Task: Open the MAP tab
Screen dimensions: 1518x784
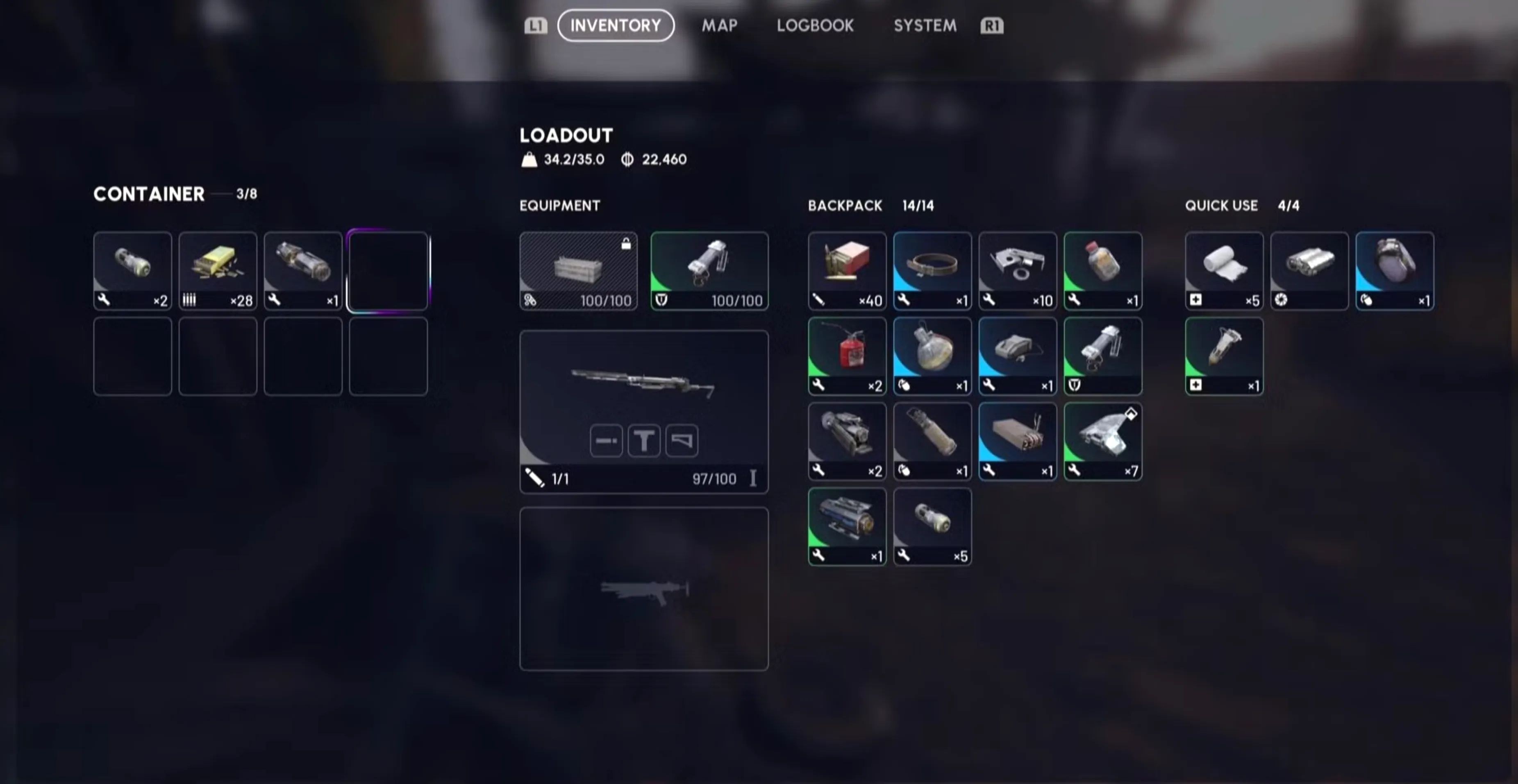Action: click(x=719, y=25)
